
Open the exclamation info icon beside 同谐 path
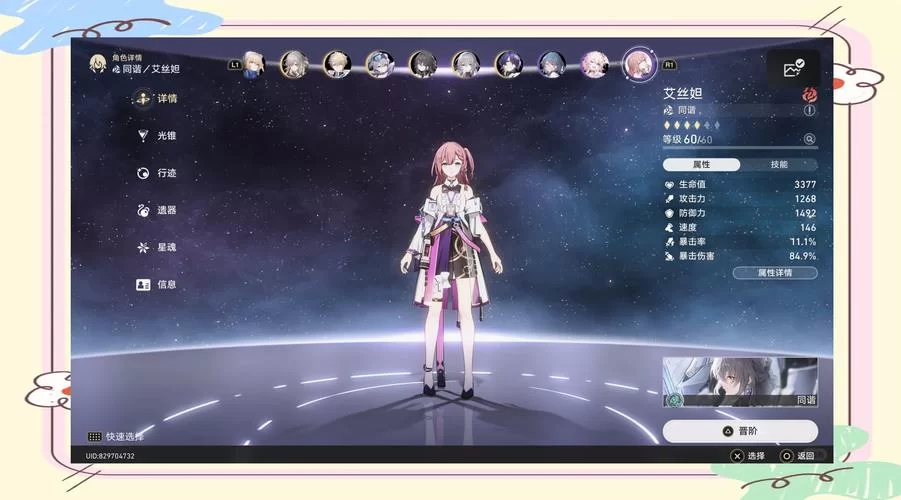[x=809, y=111]
